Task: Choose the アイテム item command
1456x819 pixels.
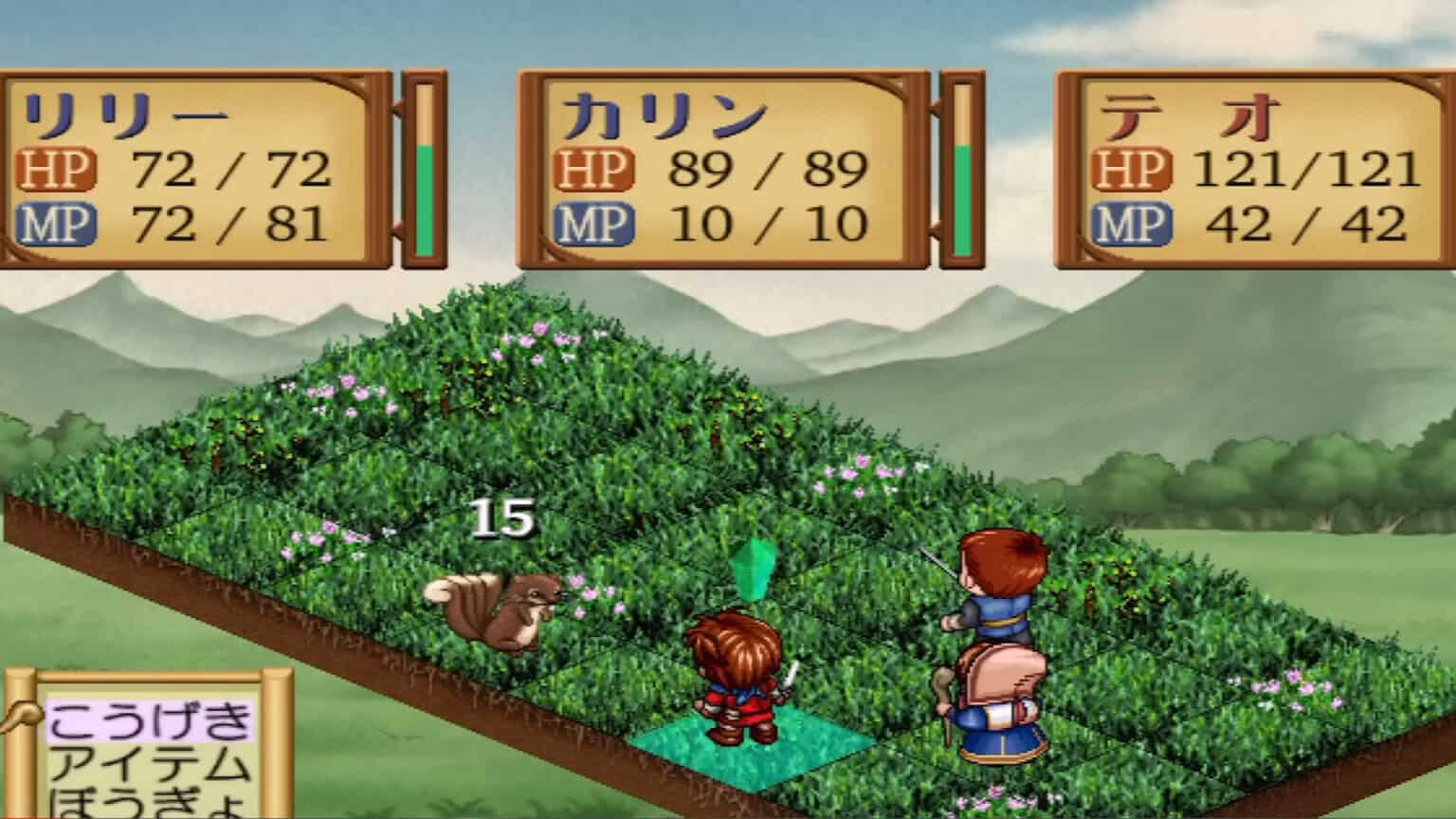Action: [x=149, y=764]
